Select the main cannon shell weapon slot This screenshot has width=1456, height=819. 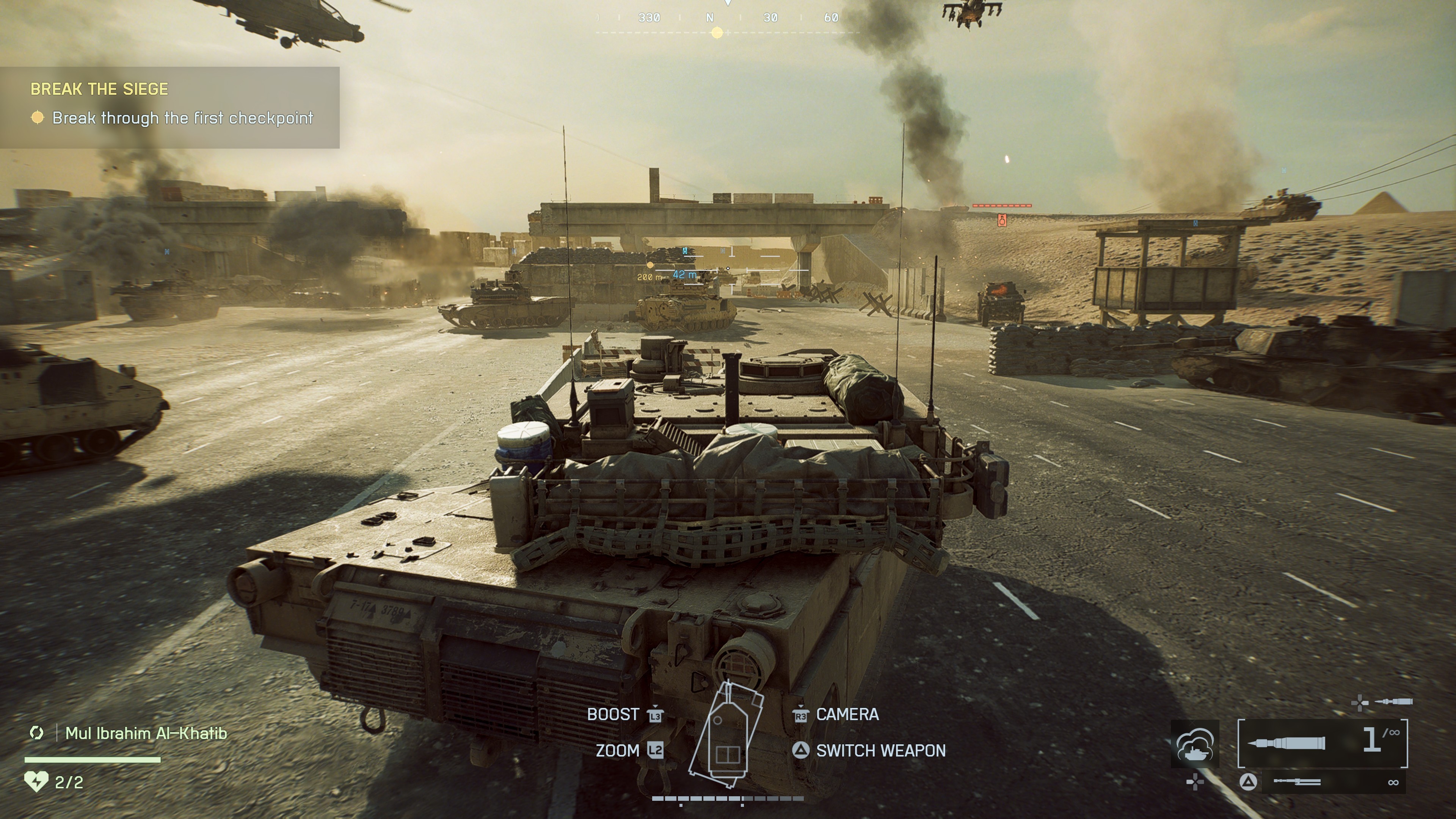coord(1322,743)
